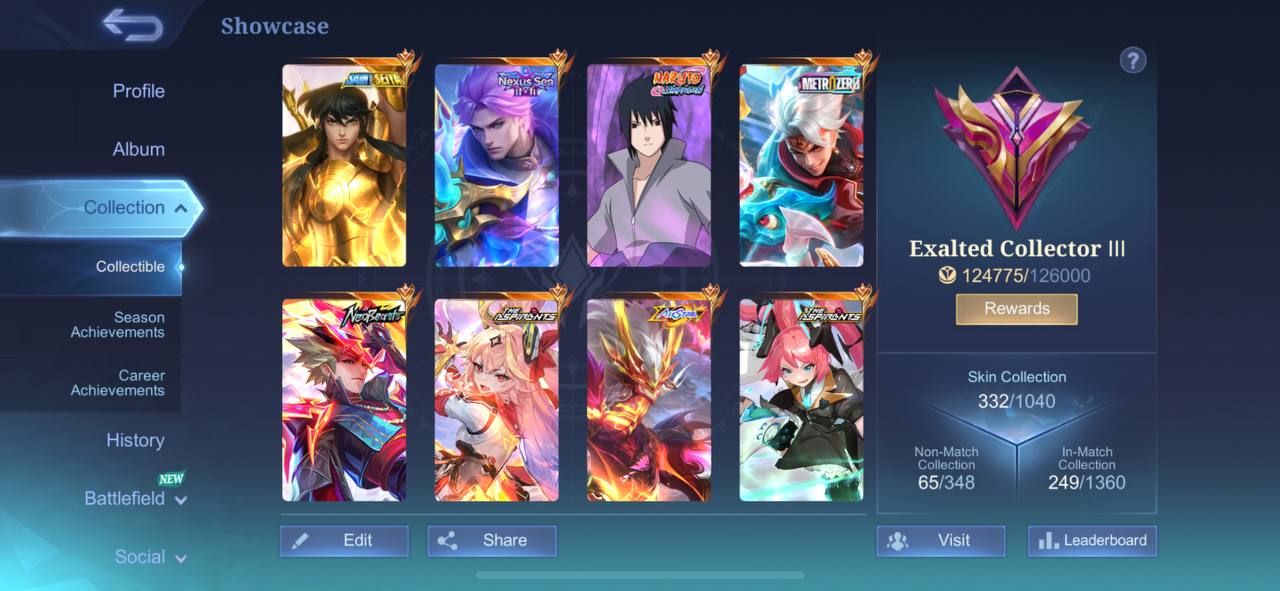Show the History section

point(135,440)
